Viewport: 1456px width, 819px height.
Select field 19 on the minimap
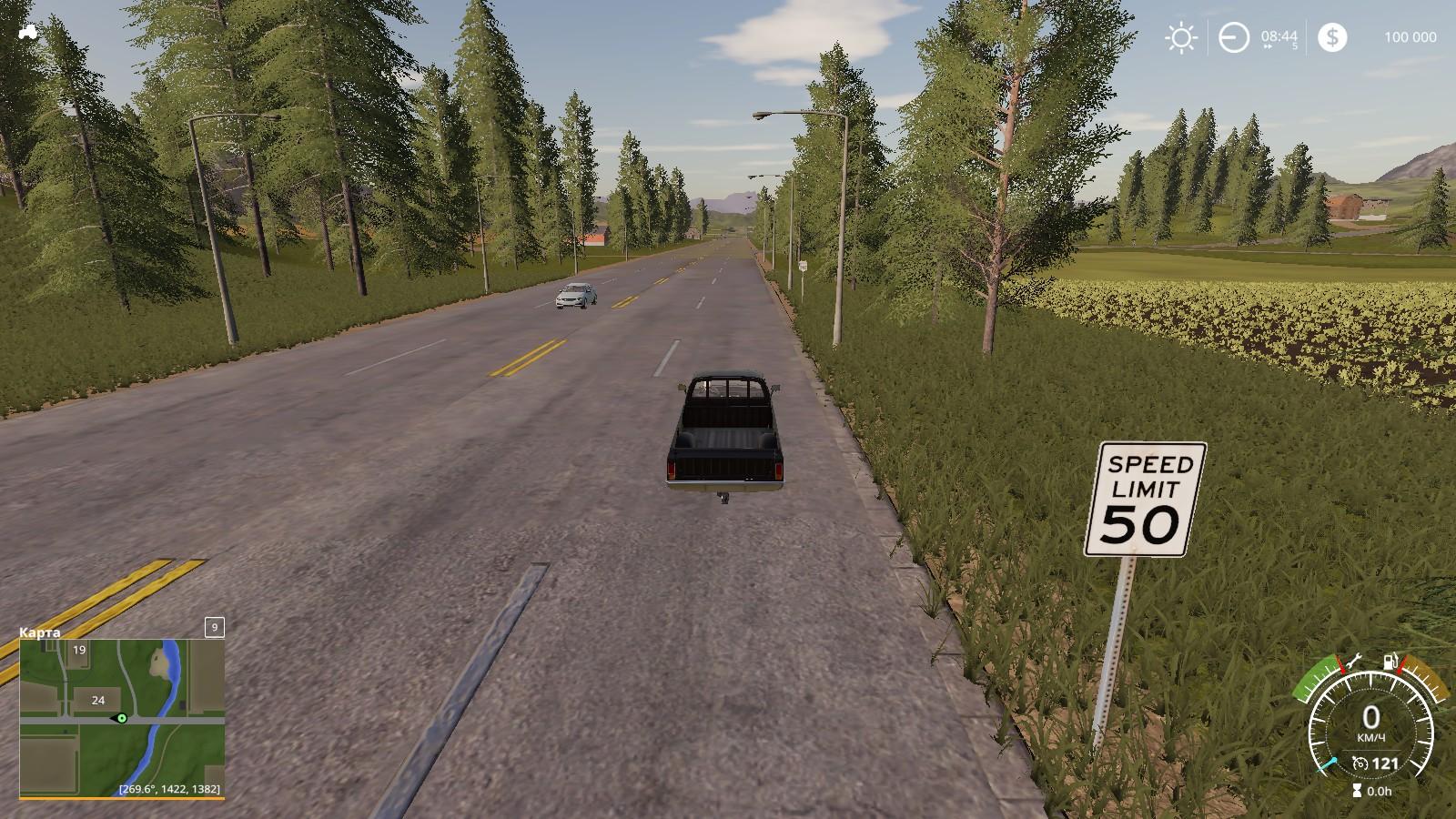pos(80,650)
